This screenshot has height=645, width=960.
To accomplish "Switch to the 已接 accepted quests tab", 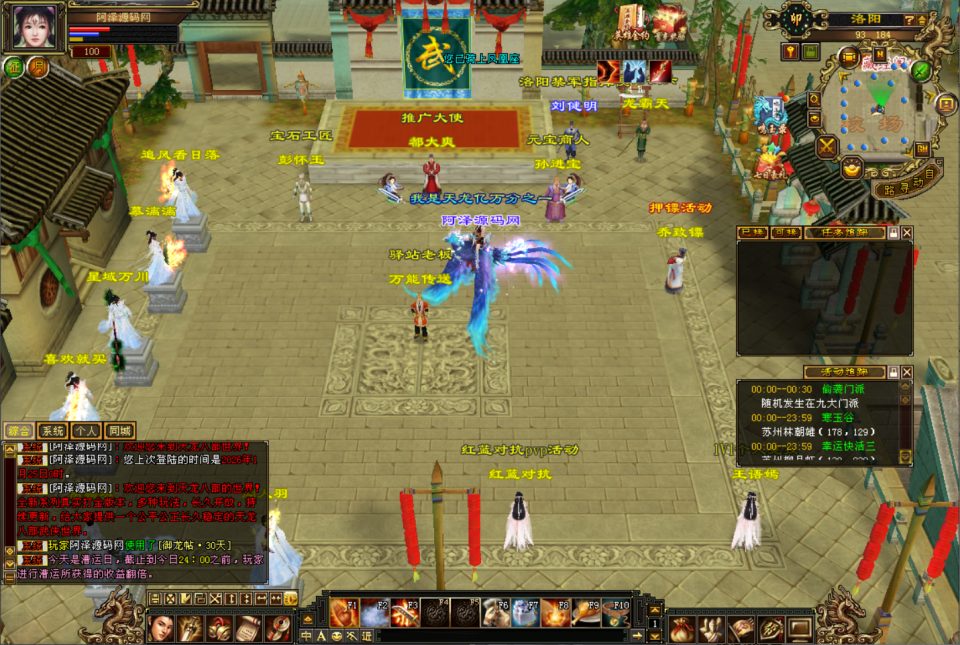I will tap(751, 232).
